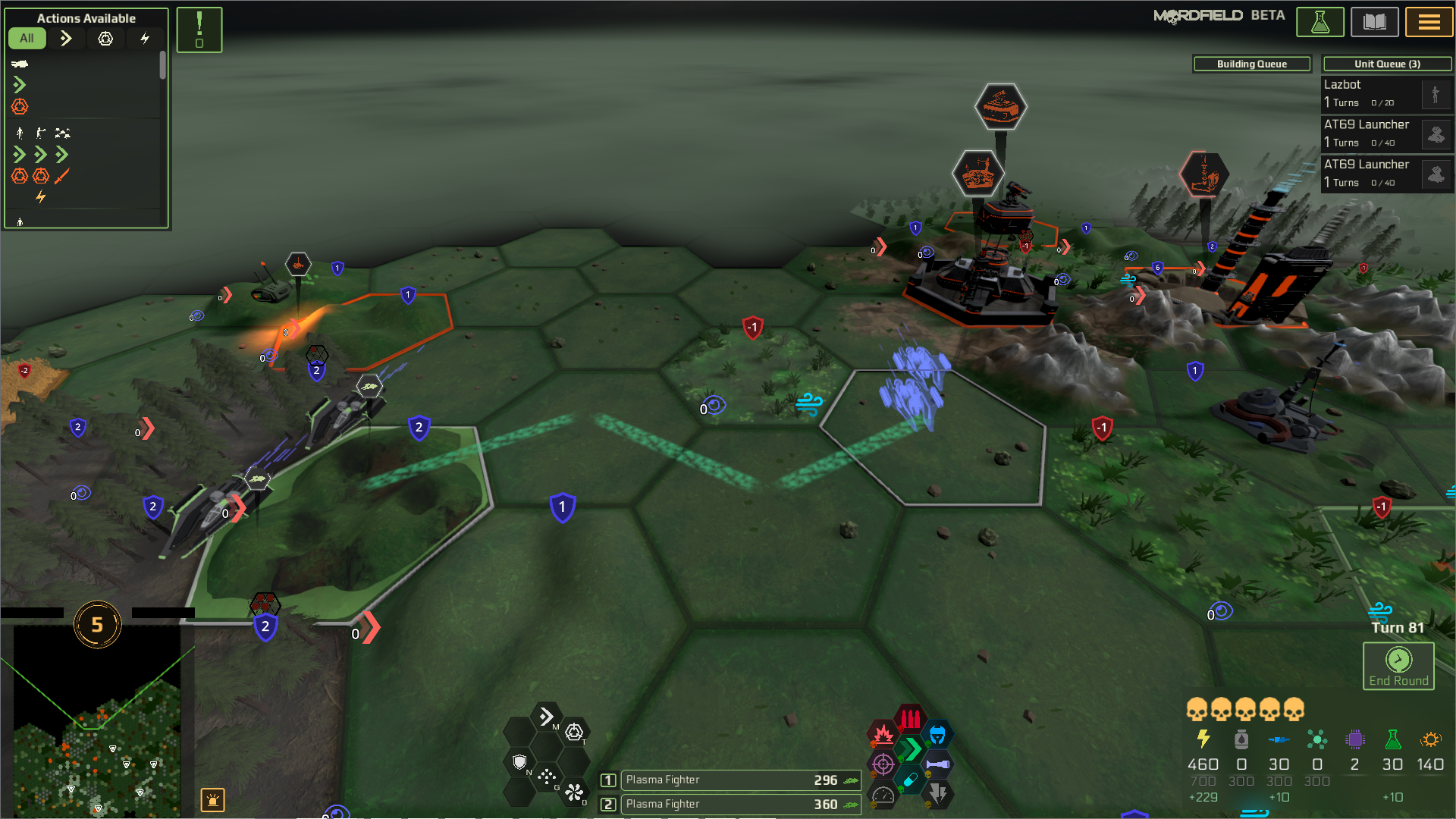Click the teal pill capsule ability hex
The width and height of the screenshot is (1456, 819).
tap(910, 780)
